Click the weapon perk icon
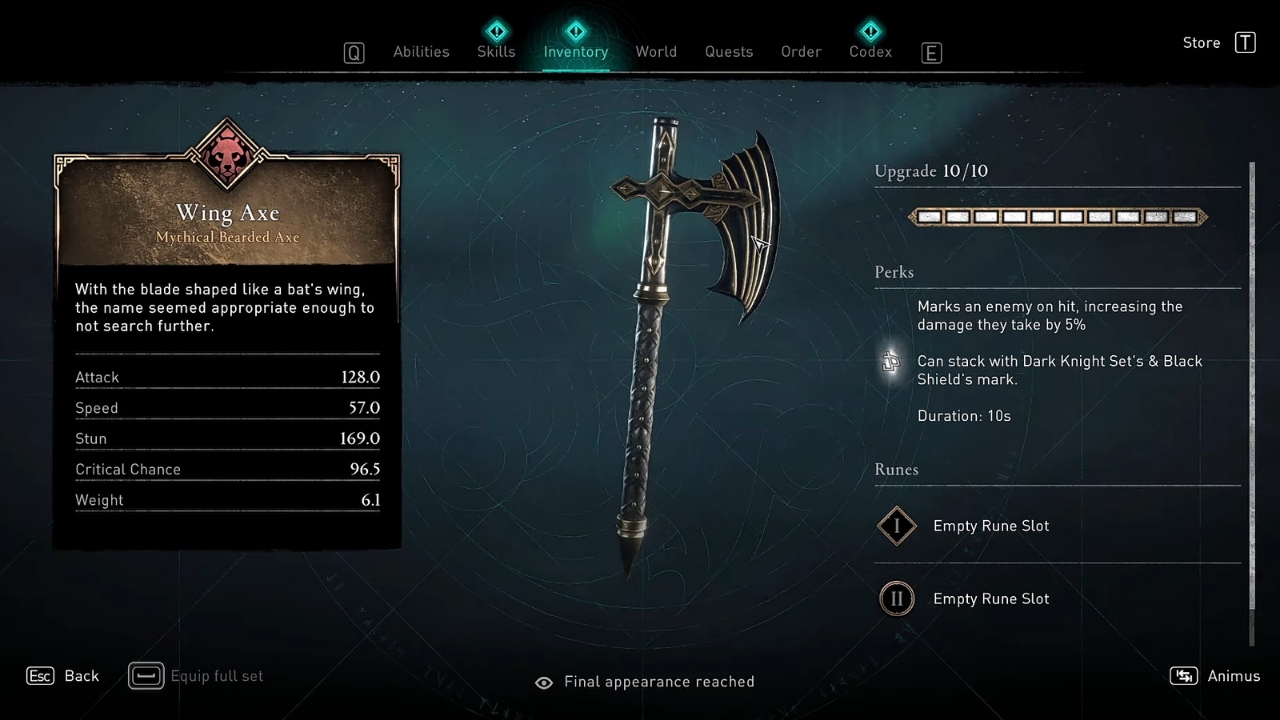Screen dimensions: 1280x720 pyautogui.click(x=890, y=361)
